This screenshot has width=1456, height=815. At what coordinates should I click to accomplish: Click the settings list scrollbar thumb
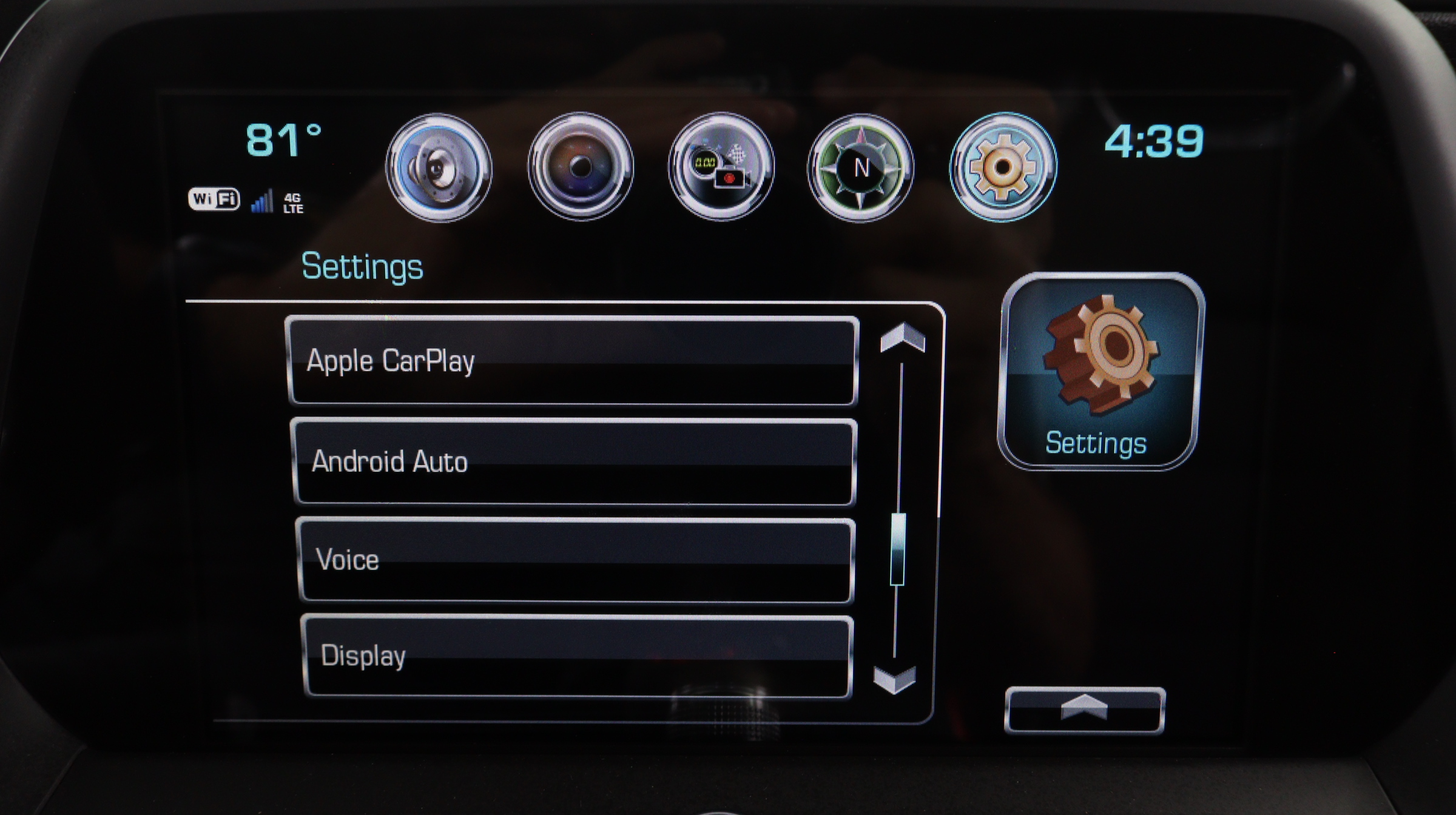point(897,549)
